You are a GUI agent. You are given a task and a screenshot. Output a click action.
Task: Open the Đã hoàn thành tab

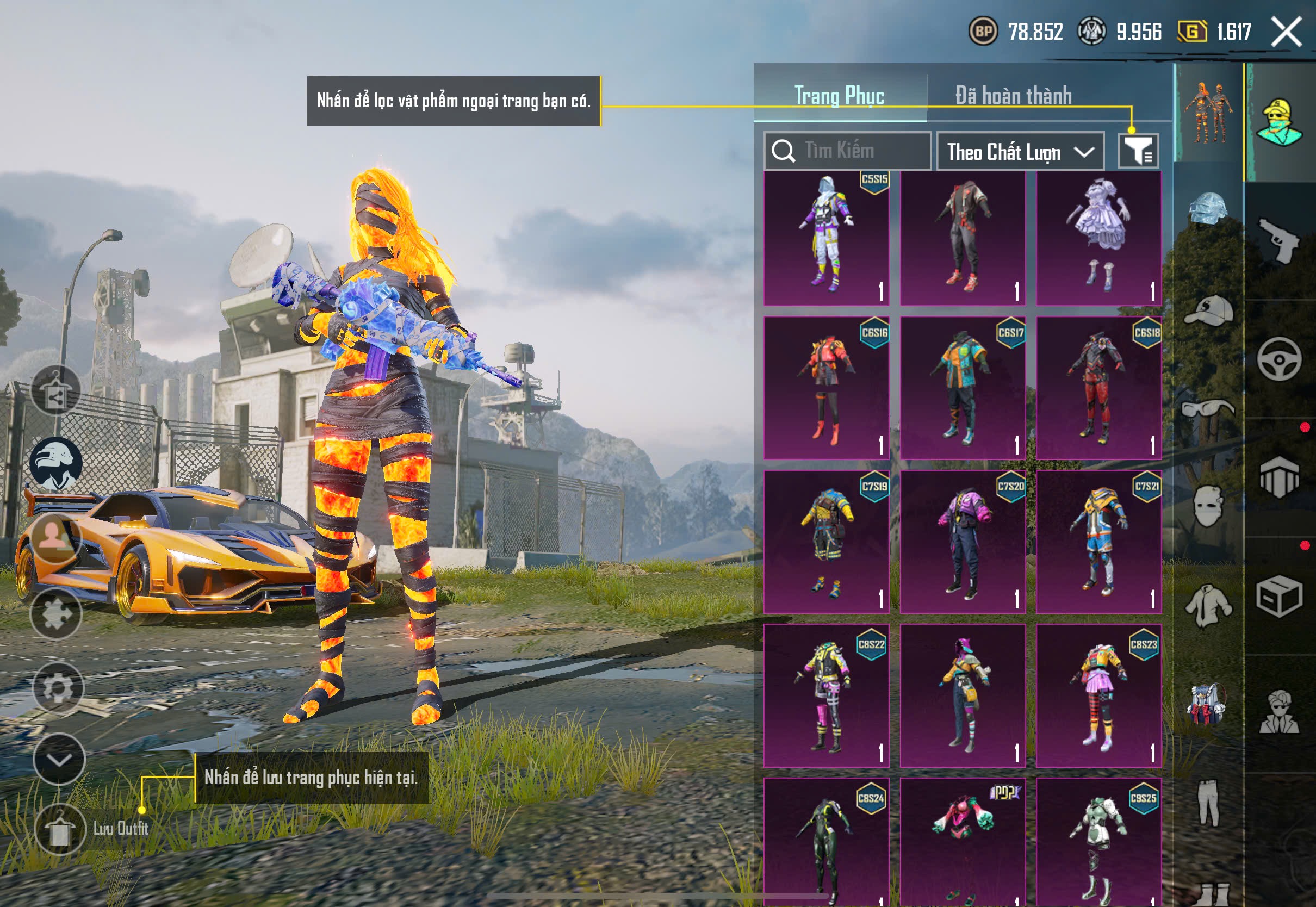tap(1013, 96)
